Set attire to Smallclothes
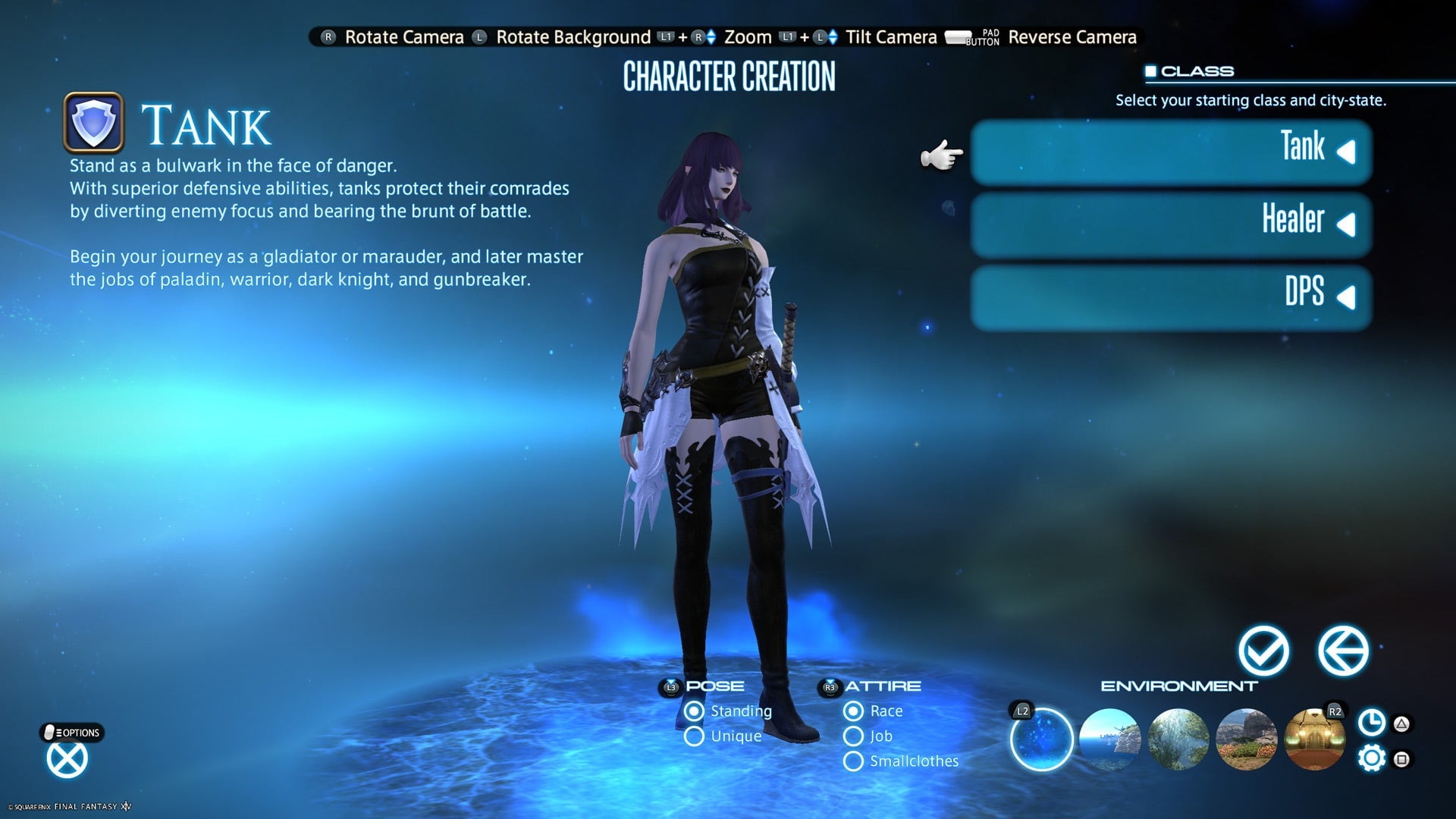 point(852,761)
